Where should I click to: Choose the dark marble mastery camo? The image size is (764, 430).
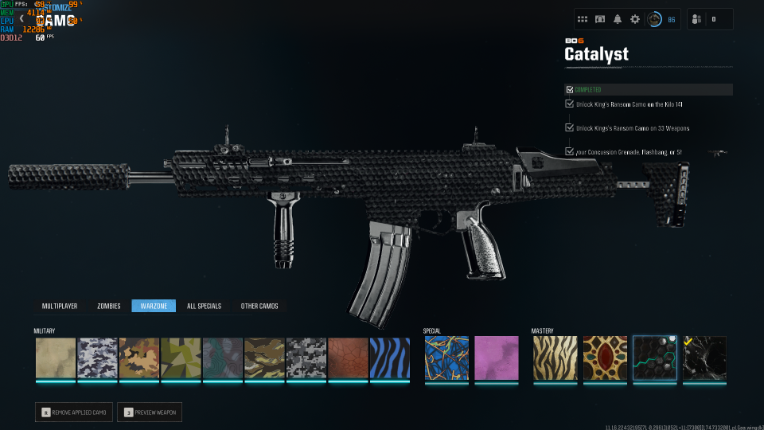[x=704, y=357]
